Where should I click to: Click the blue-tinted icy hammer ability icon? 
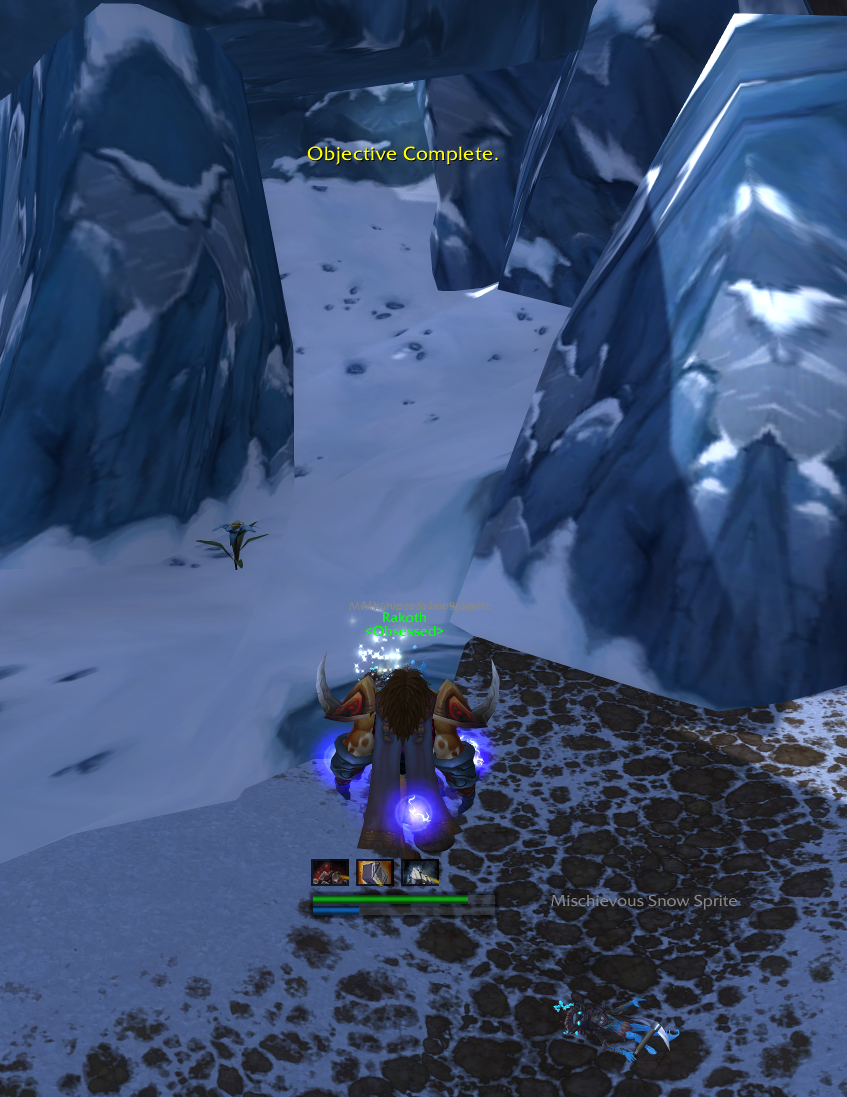[x=420, y=873]
